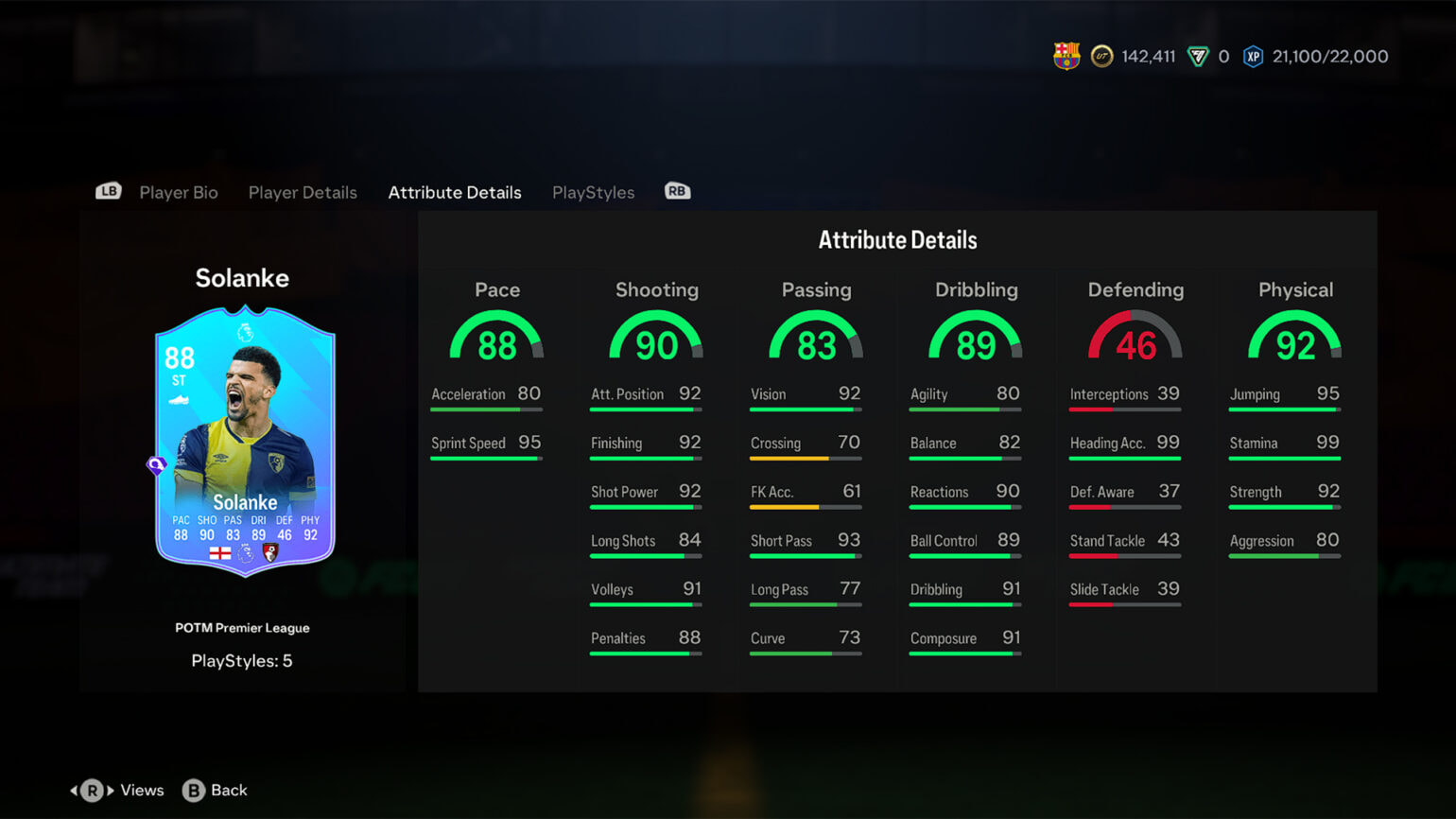Image resolution: width=1456 pixels, height=819 pixels.
Task: Click the XP hexagon icon in top right
Action: [x=1253, y=56]
